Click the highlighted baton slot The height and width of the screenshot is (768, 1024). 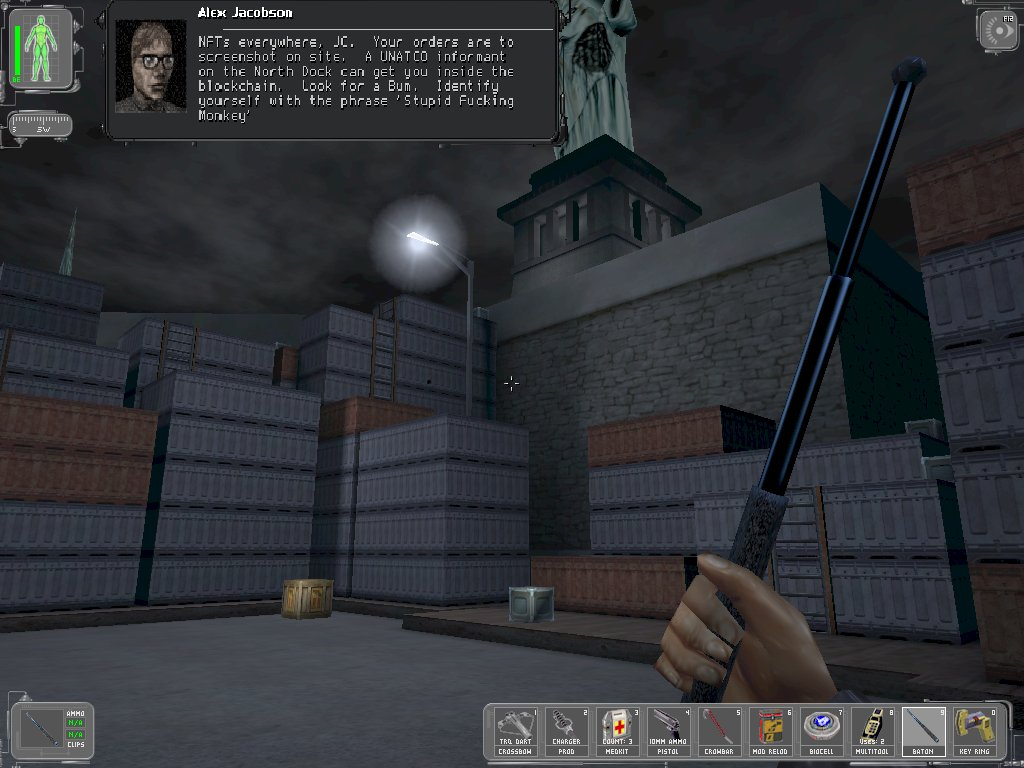tap(924, 732)
